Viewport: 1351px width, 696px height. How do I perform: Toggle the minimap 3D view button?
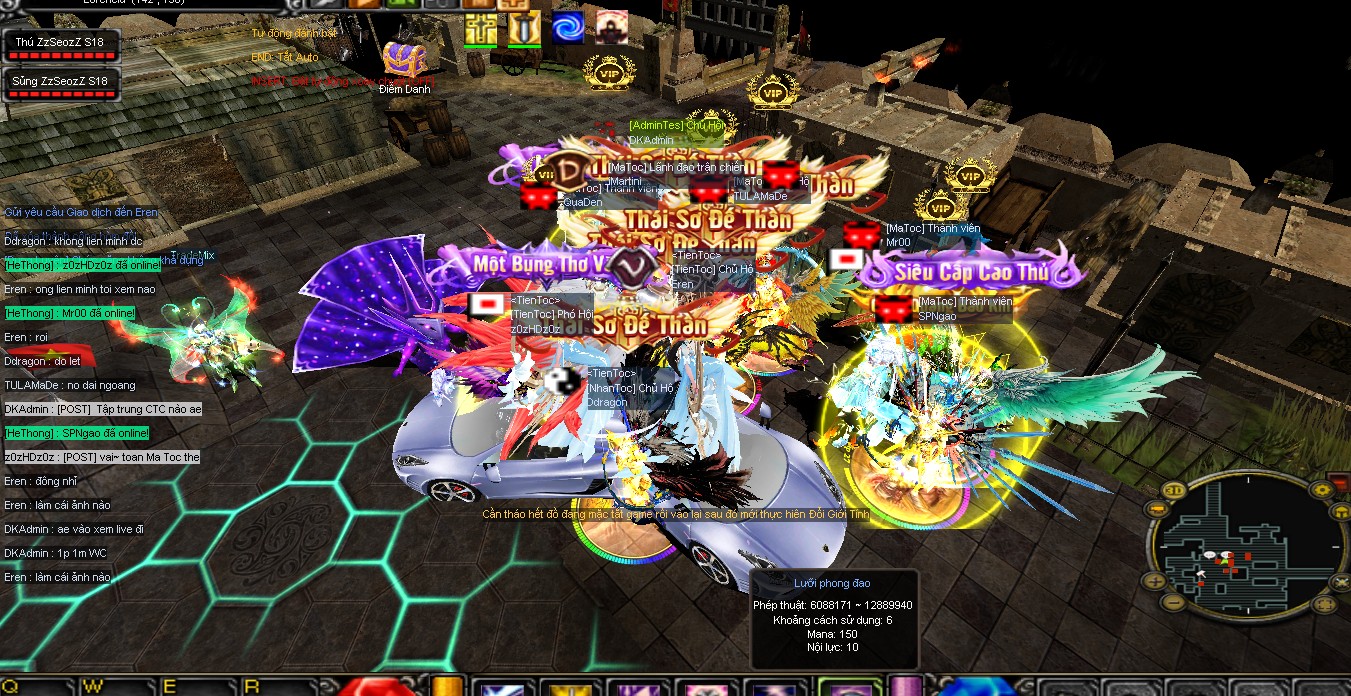(1173, 490)
